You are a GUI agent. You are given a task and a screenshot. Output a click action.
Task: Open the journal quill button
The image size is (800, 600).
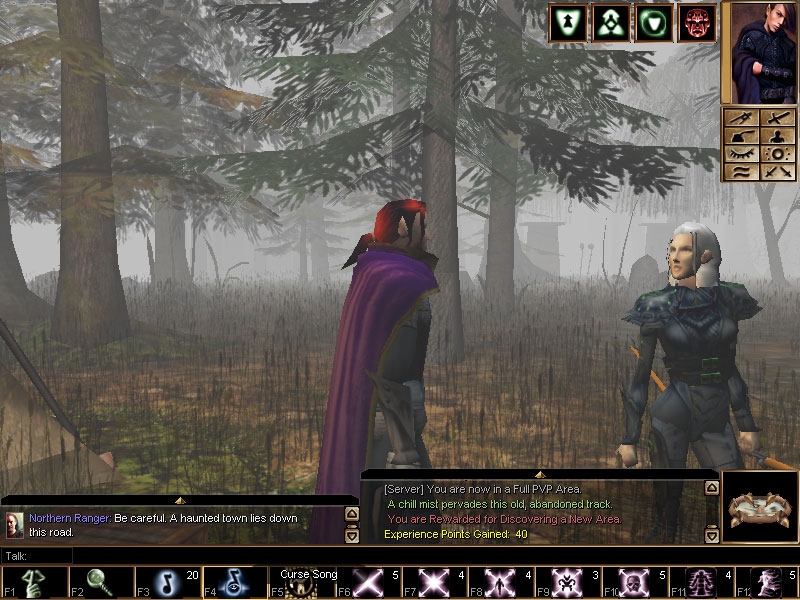(x=743, y=136)
